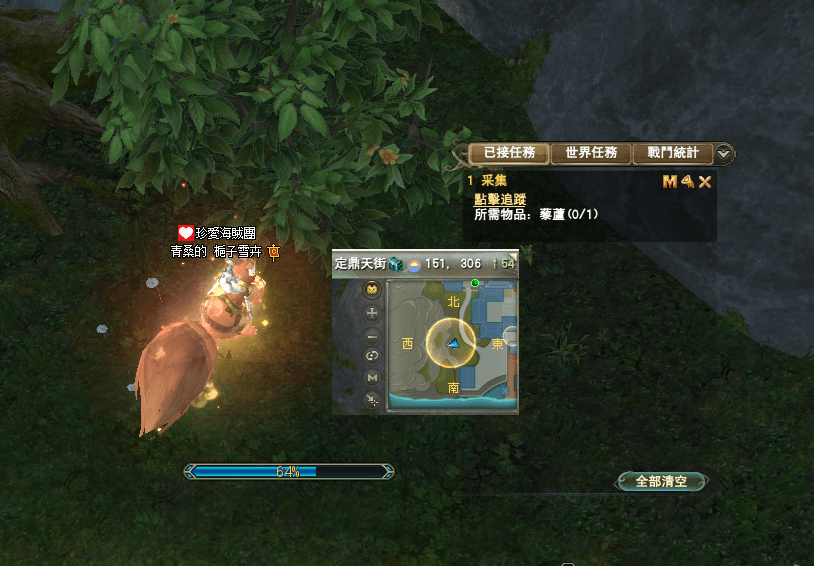Image resolution: width=814 pixels, height=566 pixels.
Task: Click the treasure chest icon beside 定鼎天街
Action: click(396, 263)
